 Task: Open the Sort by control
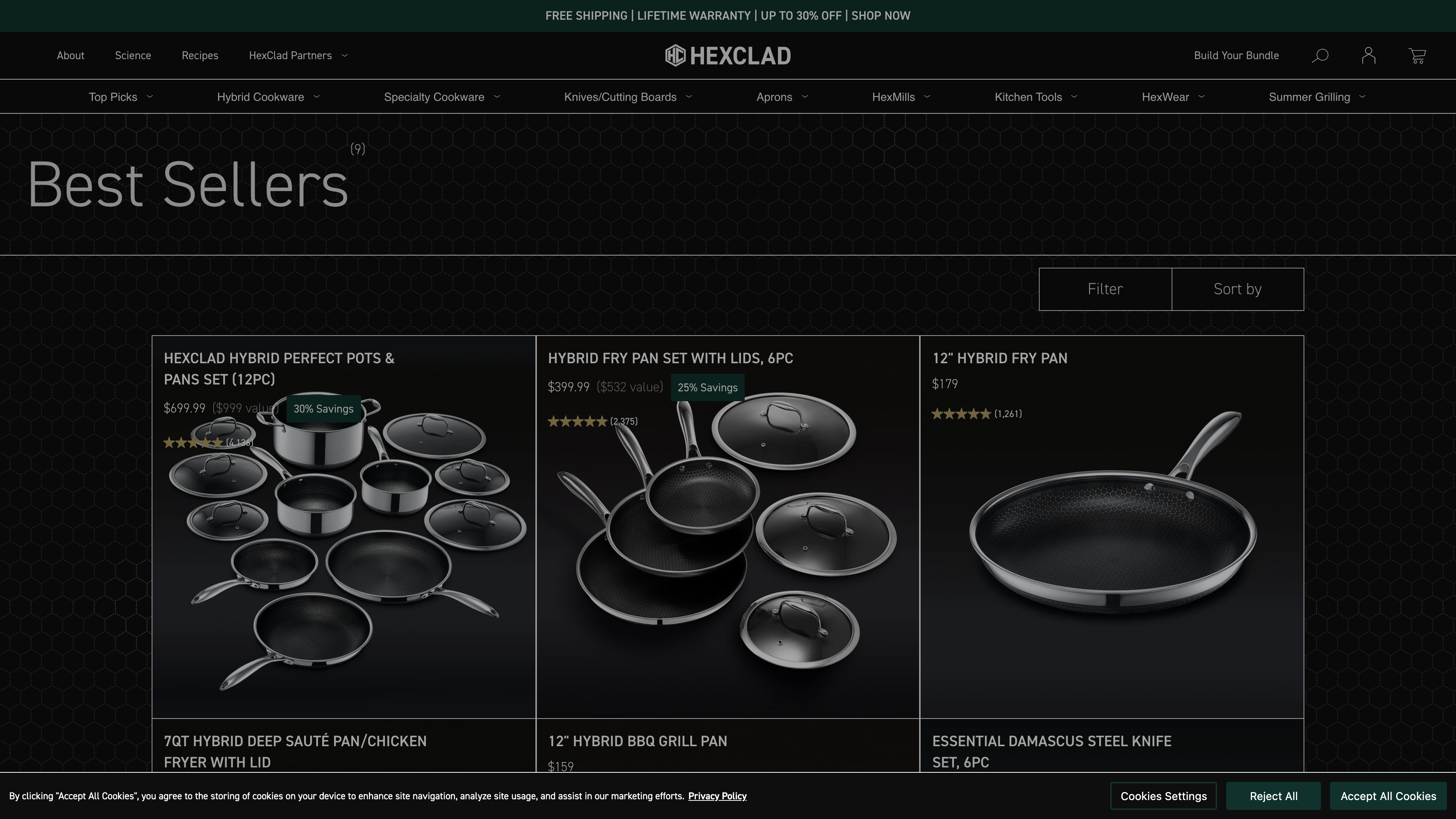[x=1237, y=289]
